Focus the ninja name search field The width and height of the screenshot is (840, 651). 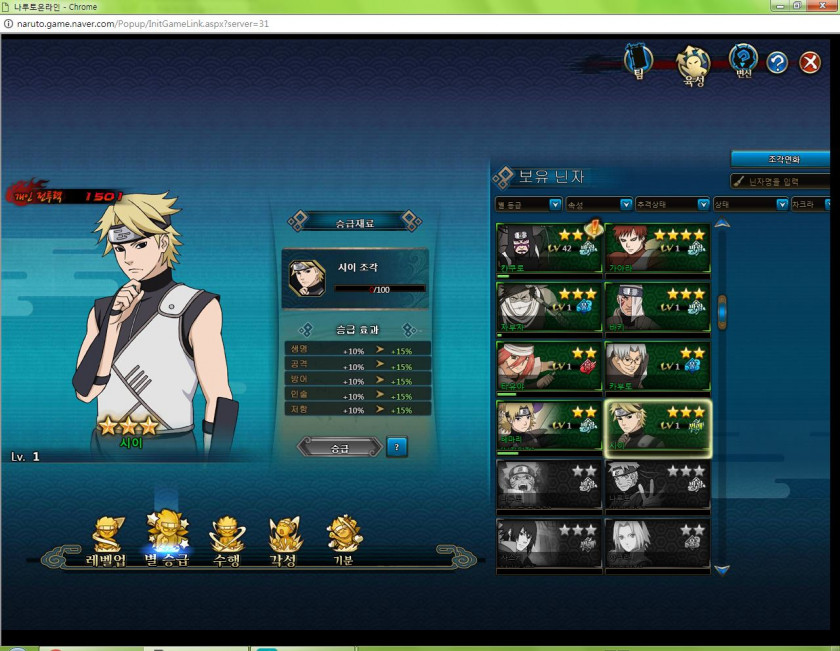point(786,181)
